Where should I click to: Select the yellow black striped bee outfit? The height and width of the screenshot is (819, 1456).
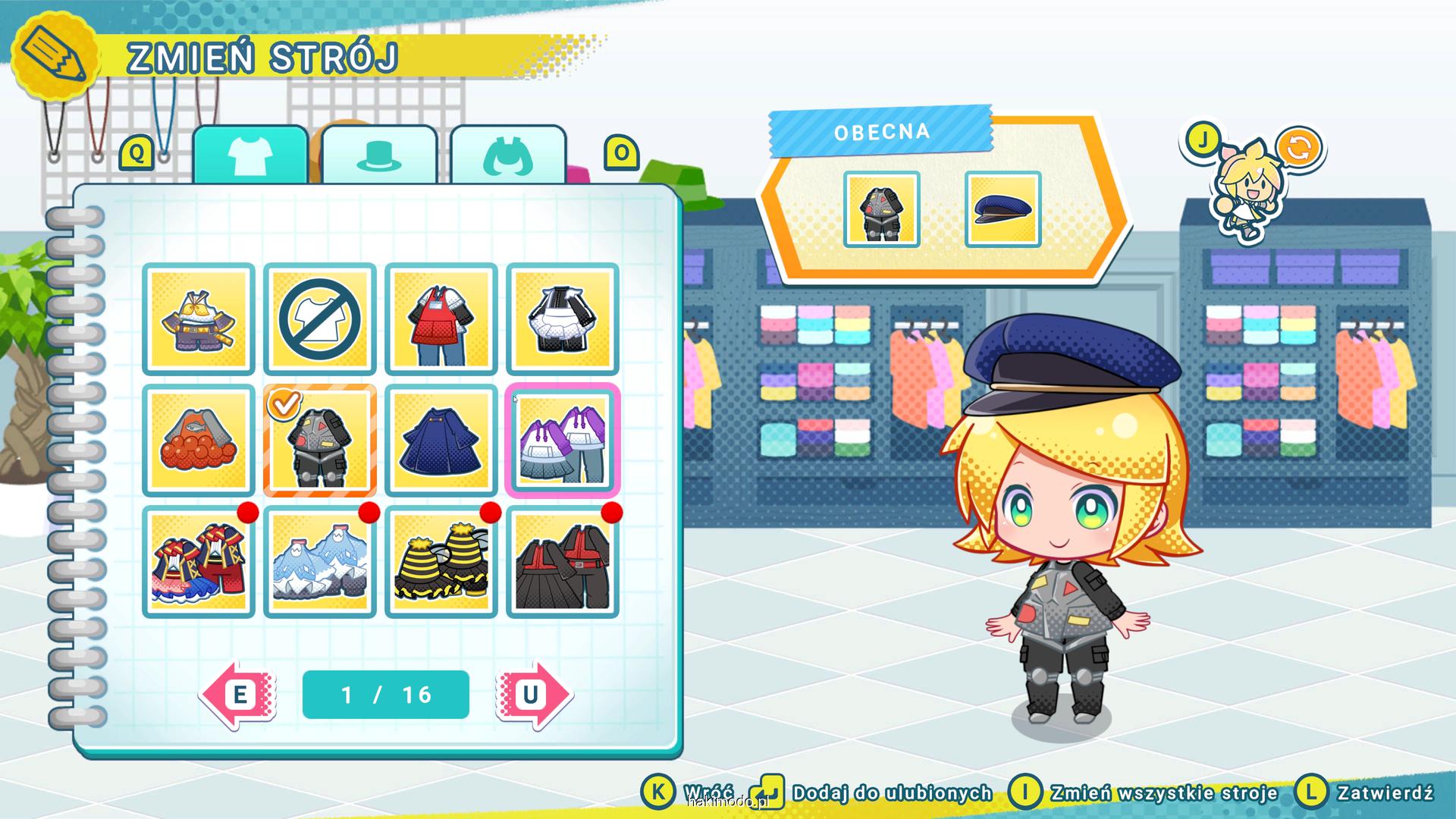441,562
